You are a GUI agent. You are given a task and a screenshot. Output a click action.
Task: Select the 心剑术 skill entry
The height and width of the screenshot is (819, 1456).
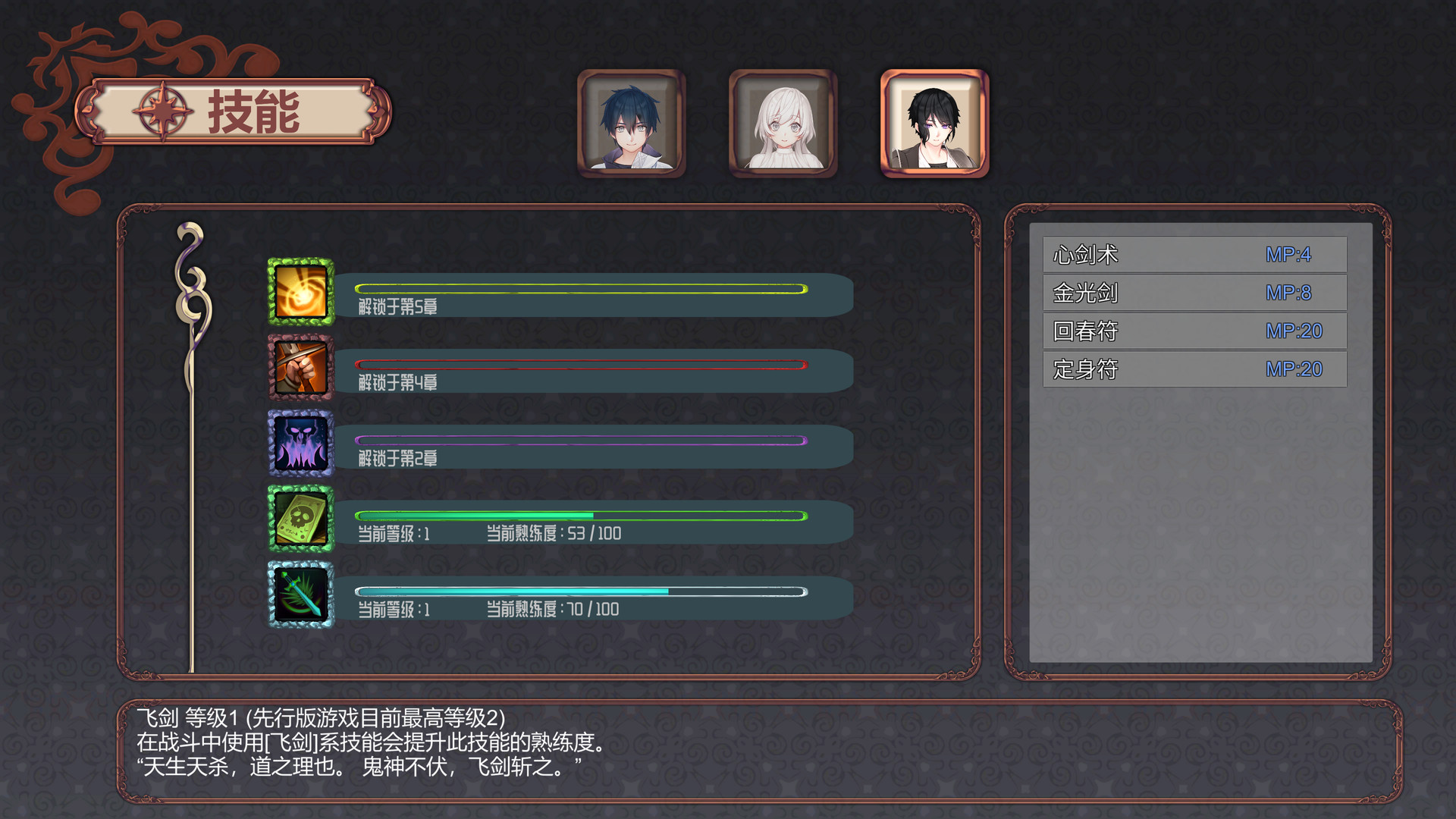(x=1194, y=253)
